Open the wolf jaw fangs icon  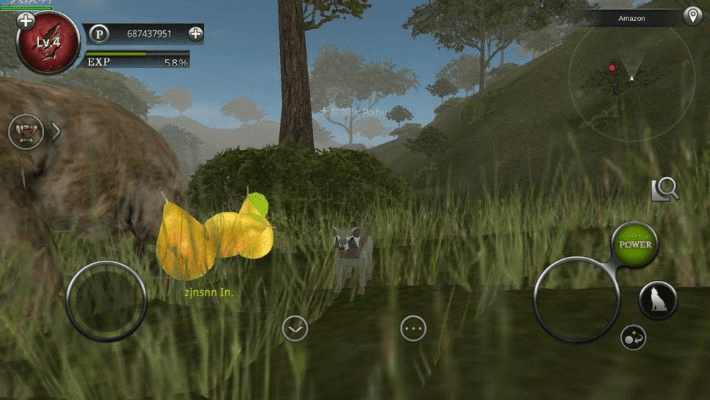(x=26, y=131)
